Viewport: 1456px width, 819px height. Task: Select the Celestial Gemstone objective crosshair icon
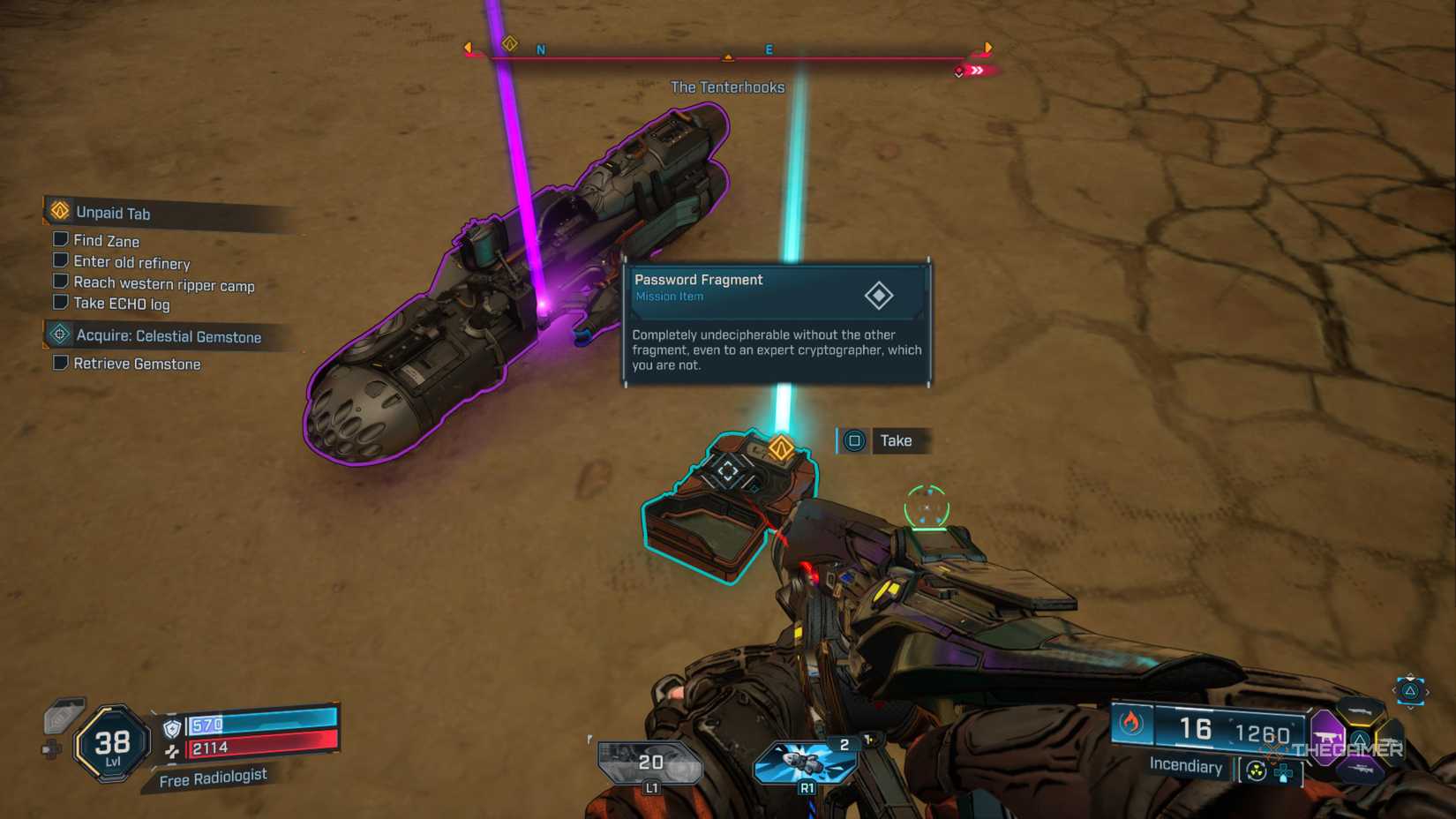pyautogui.click(x=58, y=334)
